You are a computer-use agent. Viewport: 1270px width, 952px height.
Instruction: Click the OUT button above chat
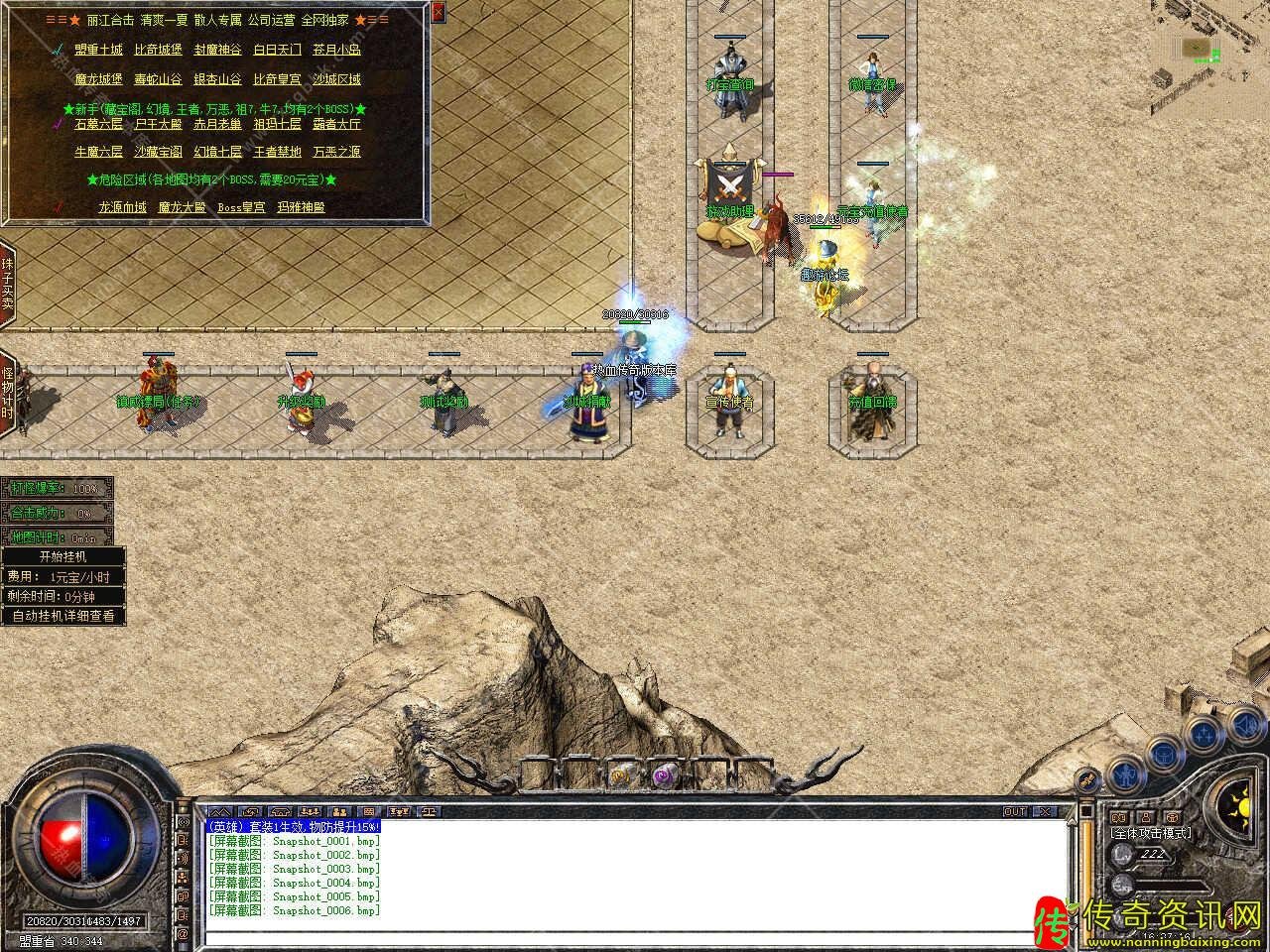click(x=1015, y=811)
